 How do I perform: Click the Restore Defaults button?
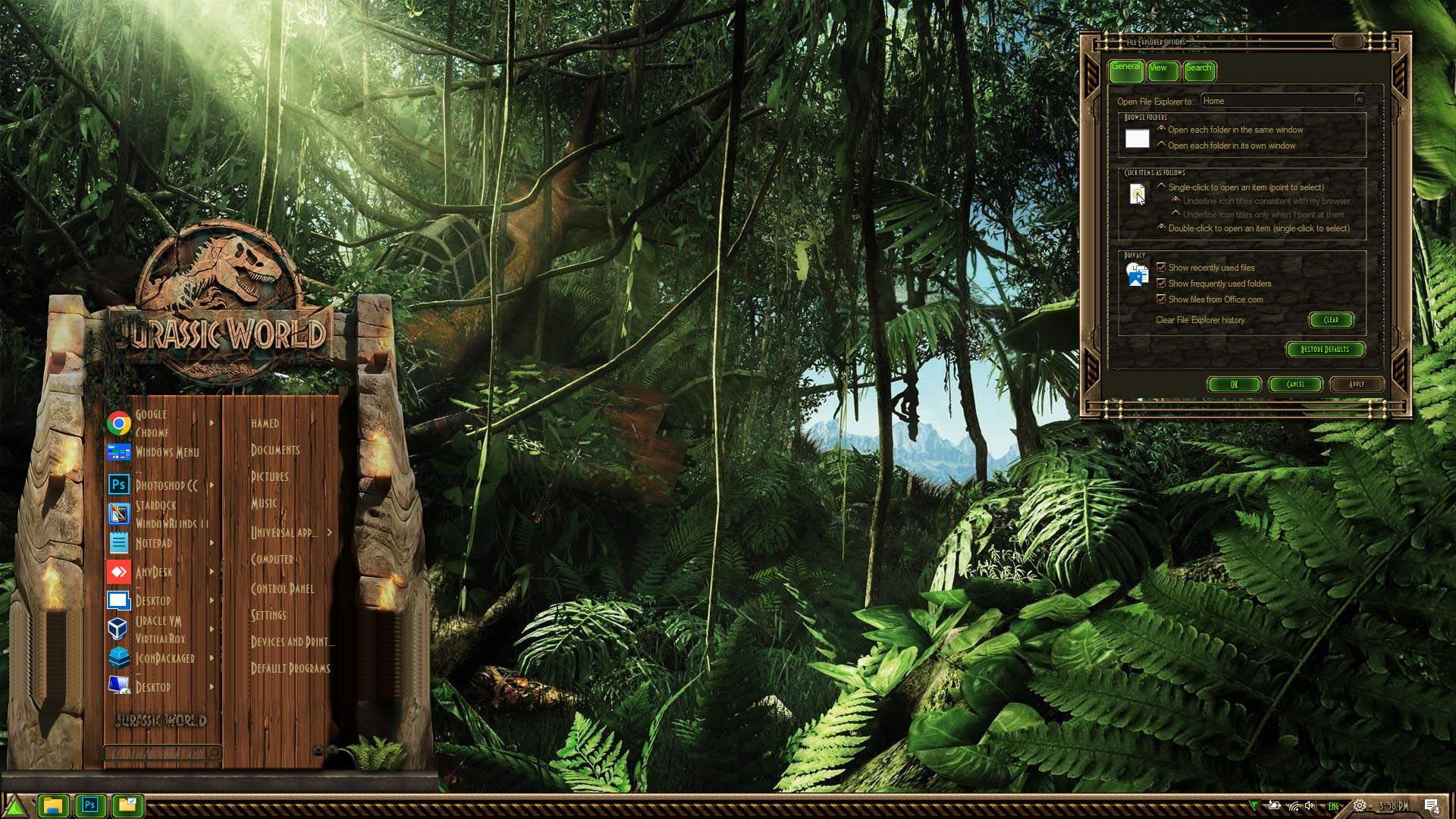point(1325,350)
